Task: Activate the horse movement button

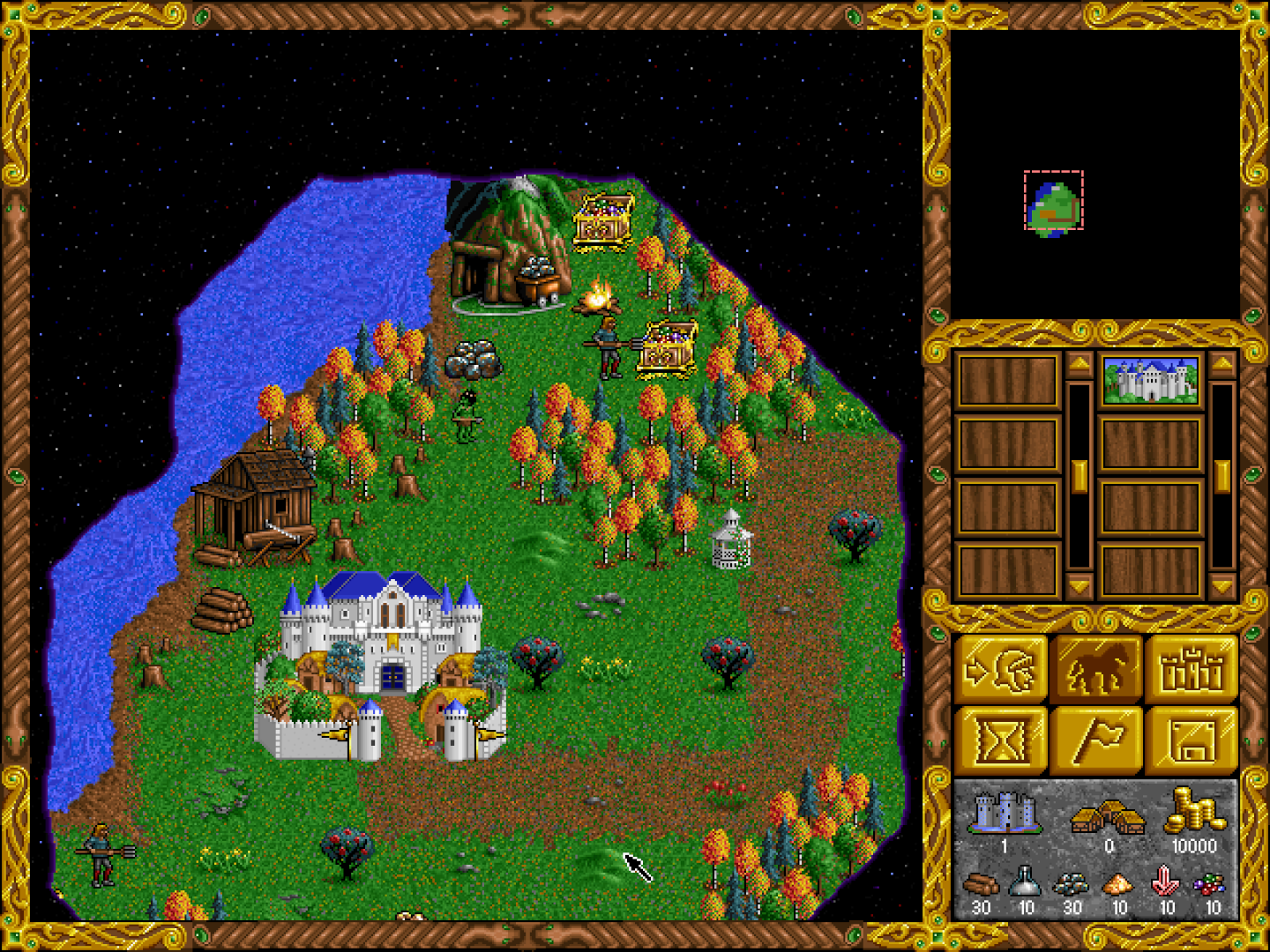Action: [x=1096, y=669]
